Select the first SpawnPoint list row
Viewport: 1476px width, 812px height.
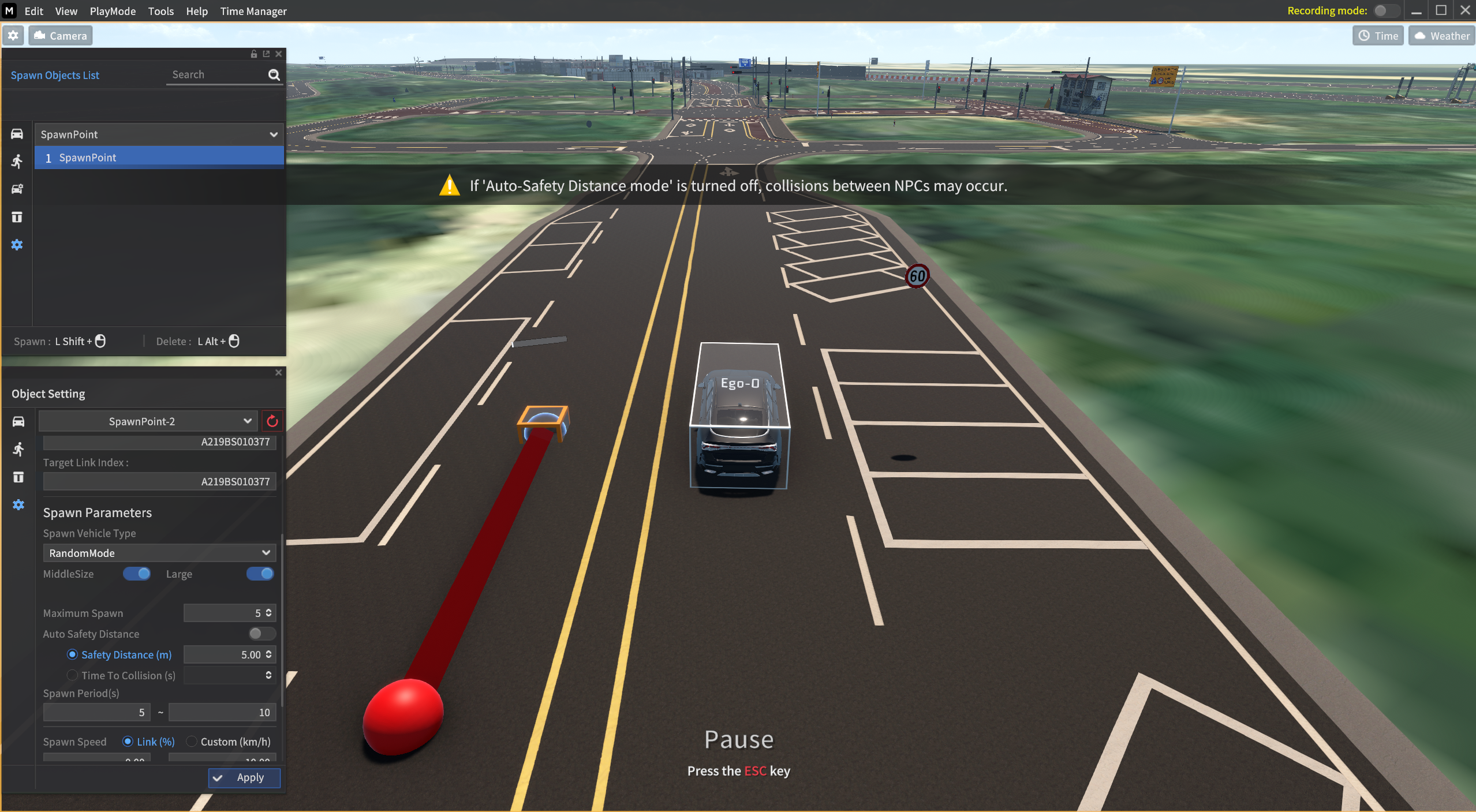[x=159, y=158]
